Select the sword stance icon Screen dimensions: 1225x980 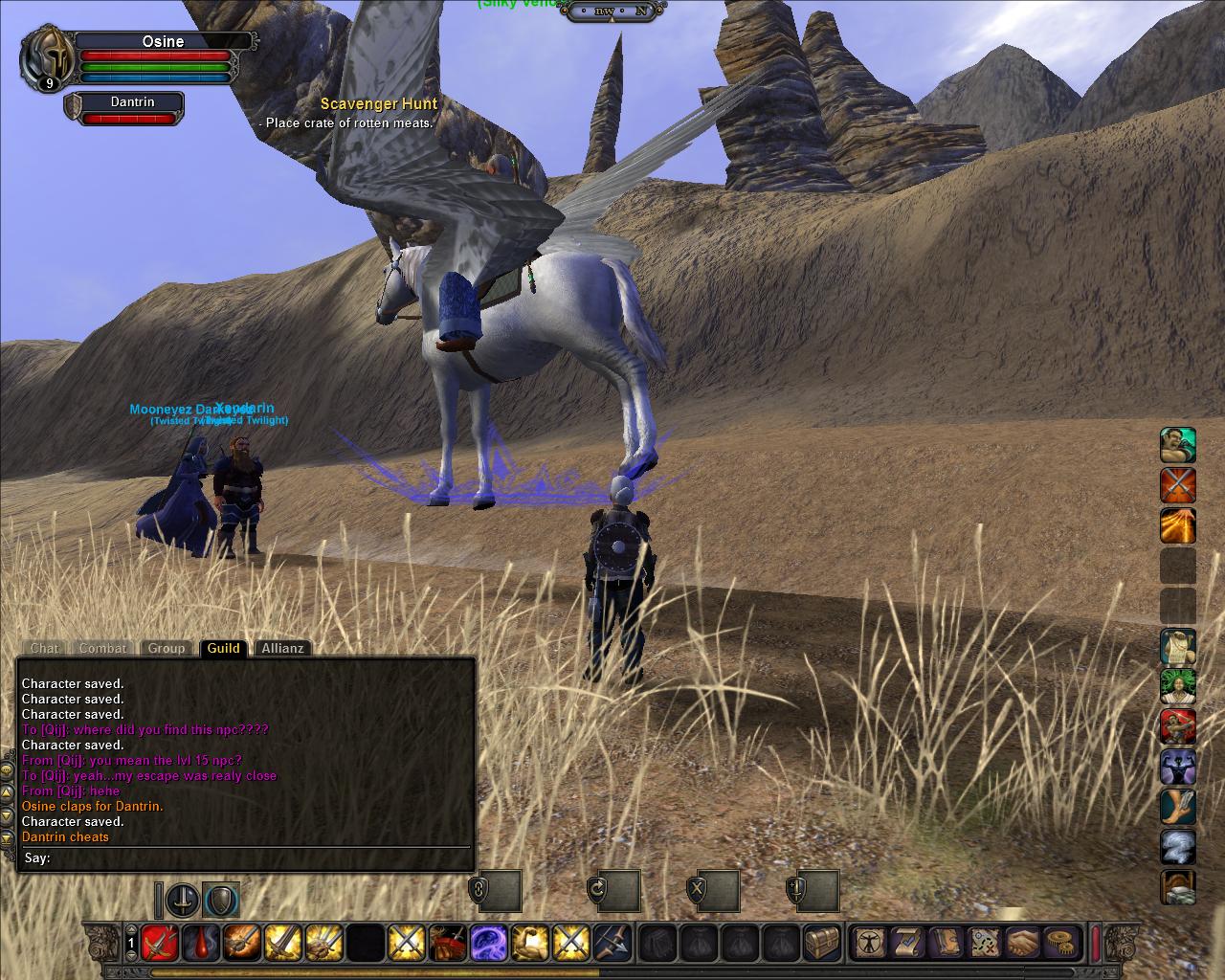183,901
